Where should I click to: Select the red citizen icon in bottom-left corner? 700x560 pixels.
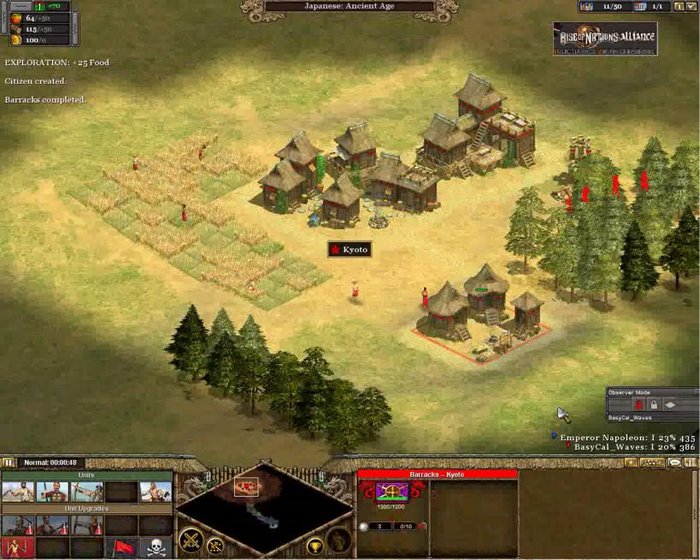click(17, 547)
